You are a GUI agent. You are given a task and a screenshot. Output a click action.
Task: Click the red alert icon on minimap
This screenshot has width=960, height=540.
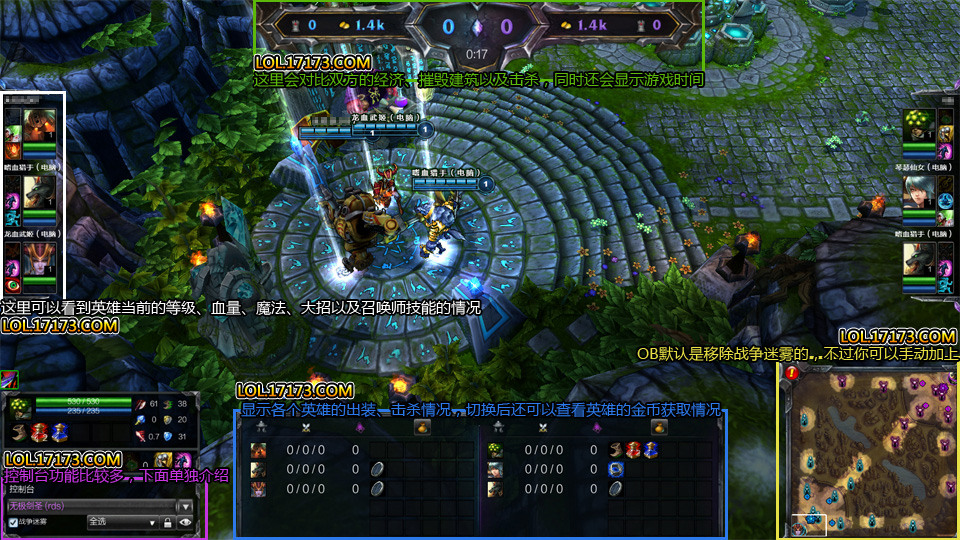[792, 373]
